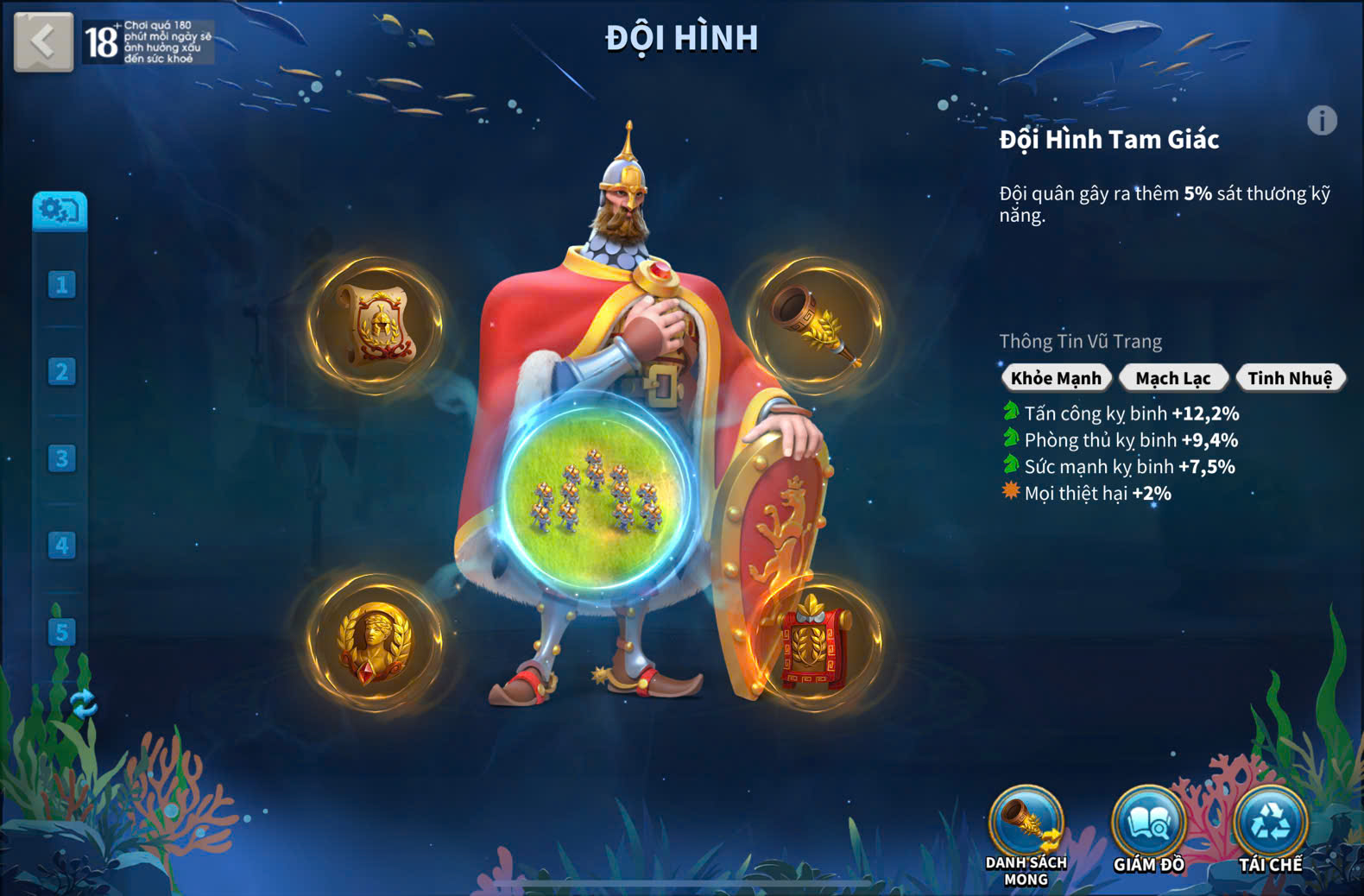This screenshot has width=1364, height=896.
Task: Select formation preset 4
Action: [61, 546]
